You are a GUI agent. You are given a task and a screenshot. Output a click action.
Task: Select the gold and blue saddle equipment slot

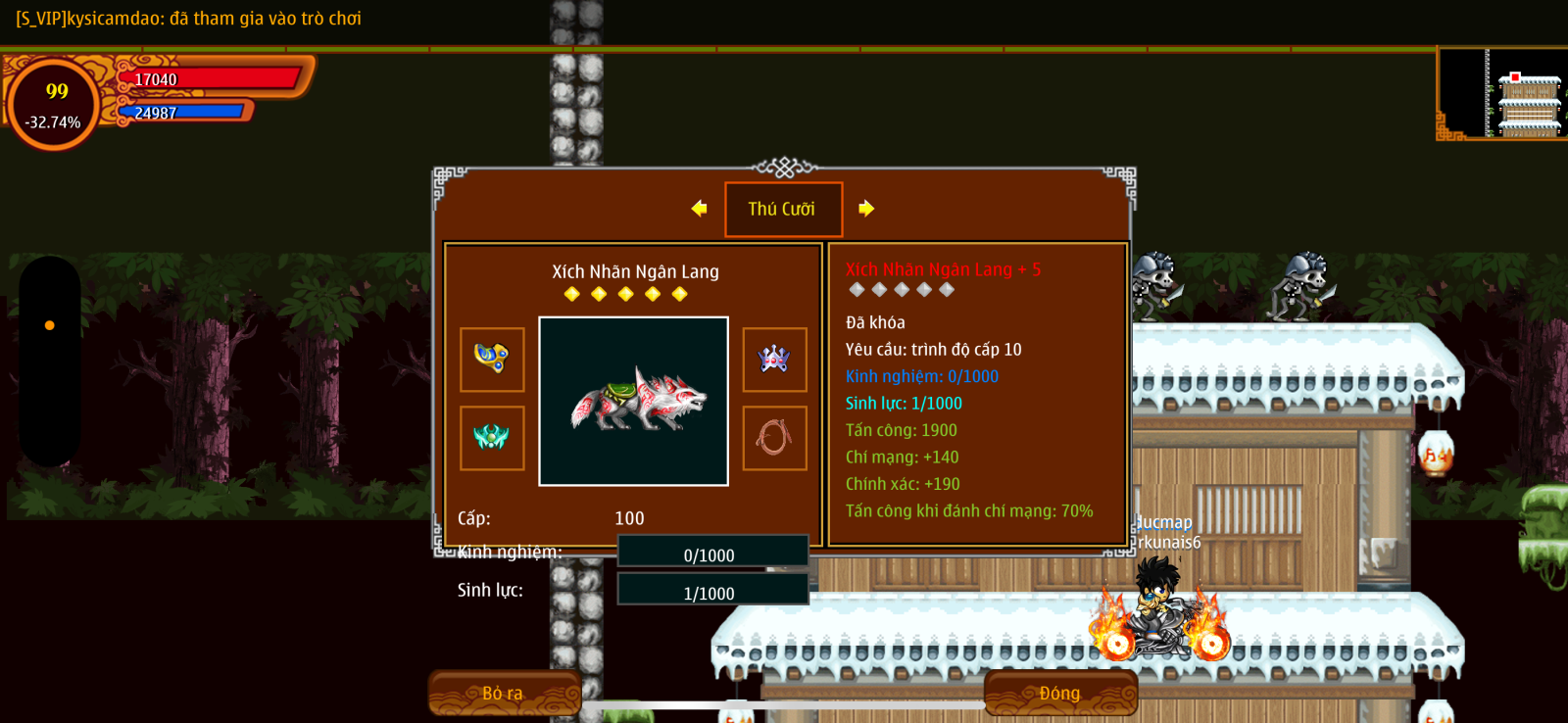[x=492, y=359]
